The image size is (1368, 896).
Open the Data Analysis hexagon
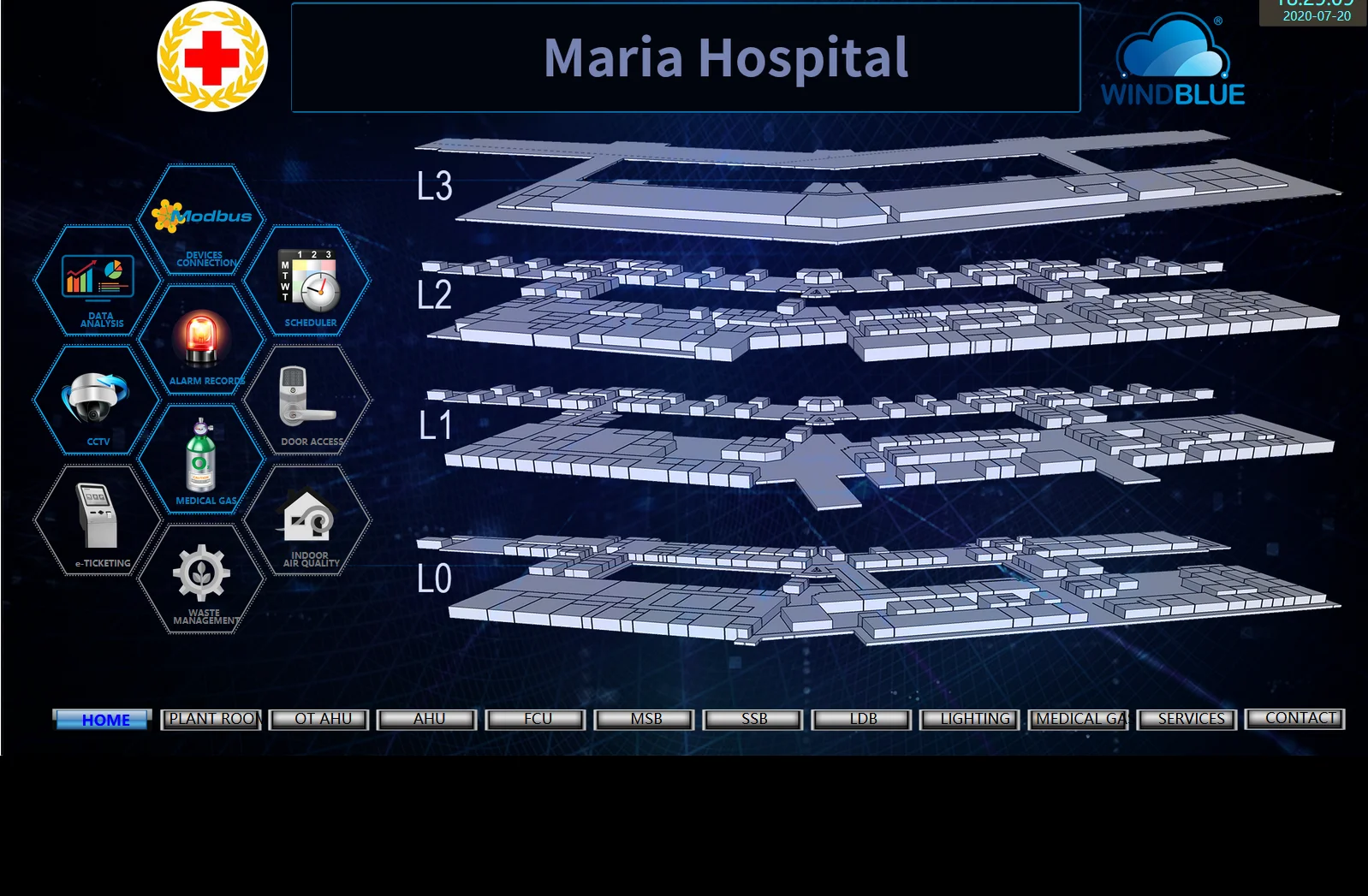(x=98, y=282)
